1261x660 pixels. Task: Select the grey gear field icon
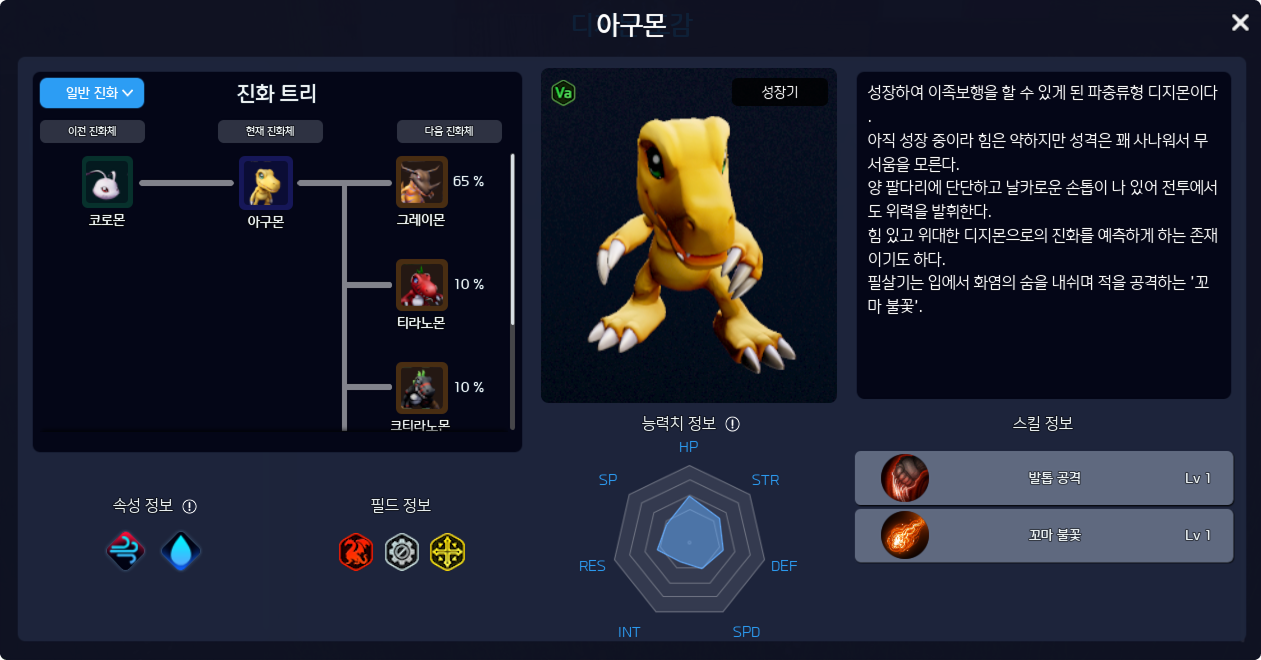coord(401,551)
